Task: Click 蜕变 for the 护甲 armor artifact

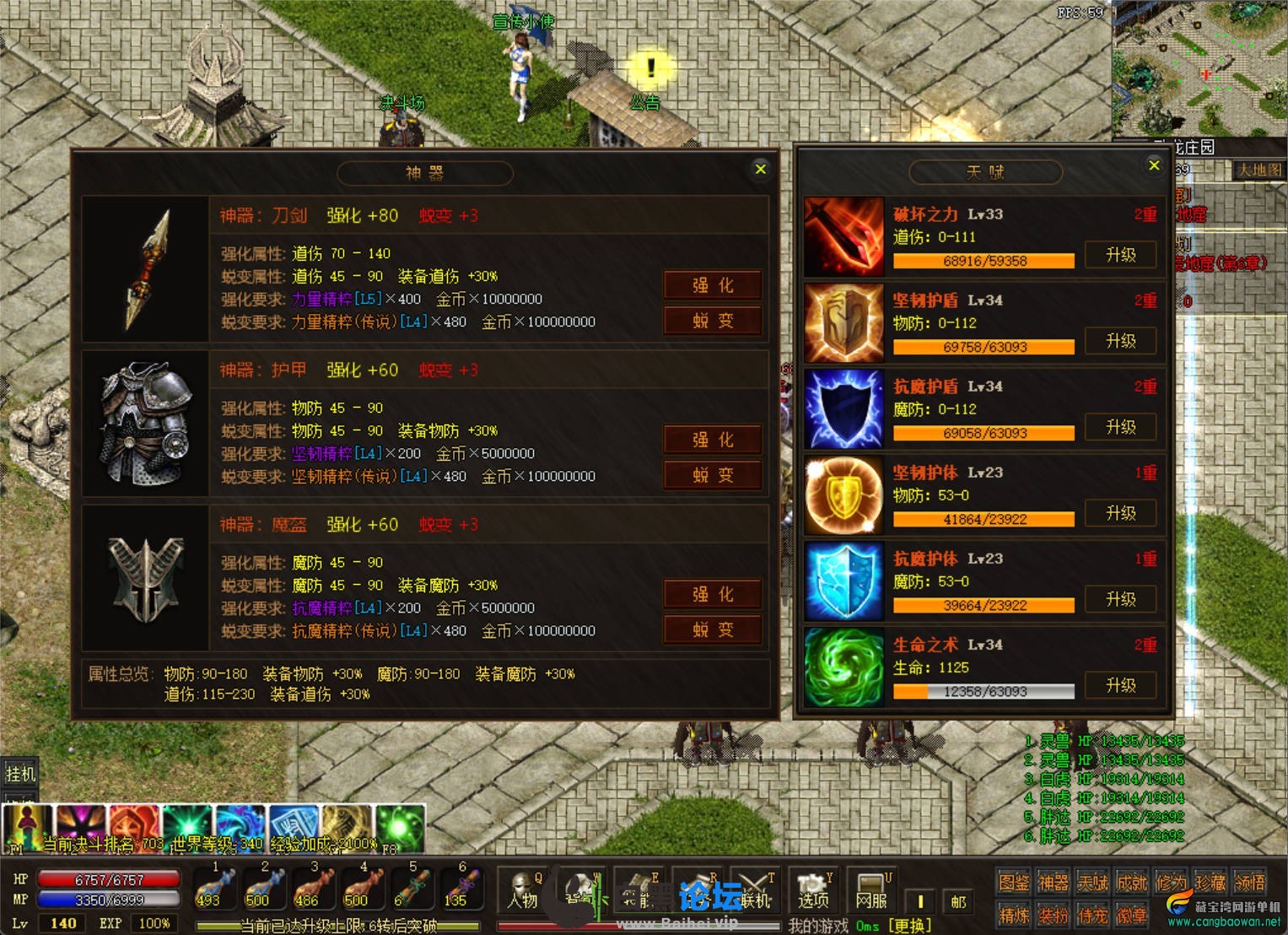Action: pyautogui.click(x=713, y=475)
